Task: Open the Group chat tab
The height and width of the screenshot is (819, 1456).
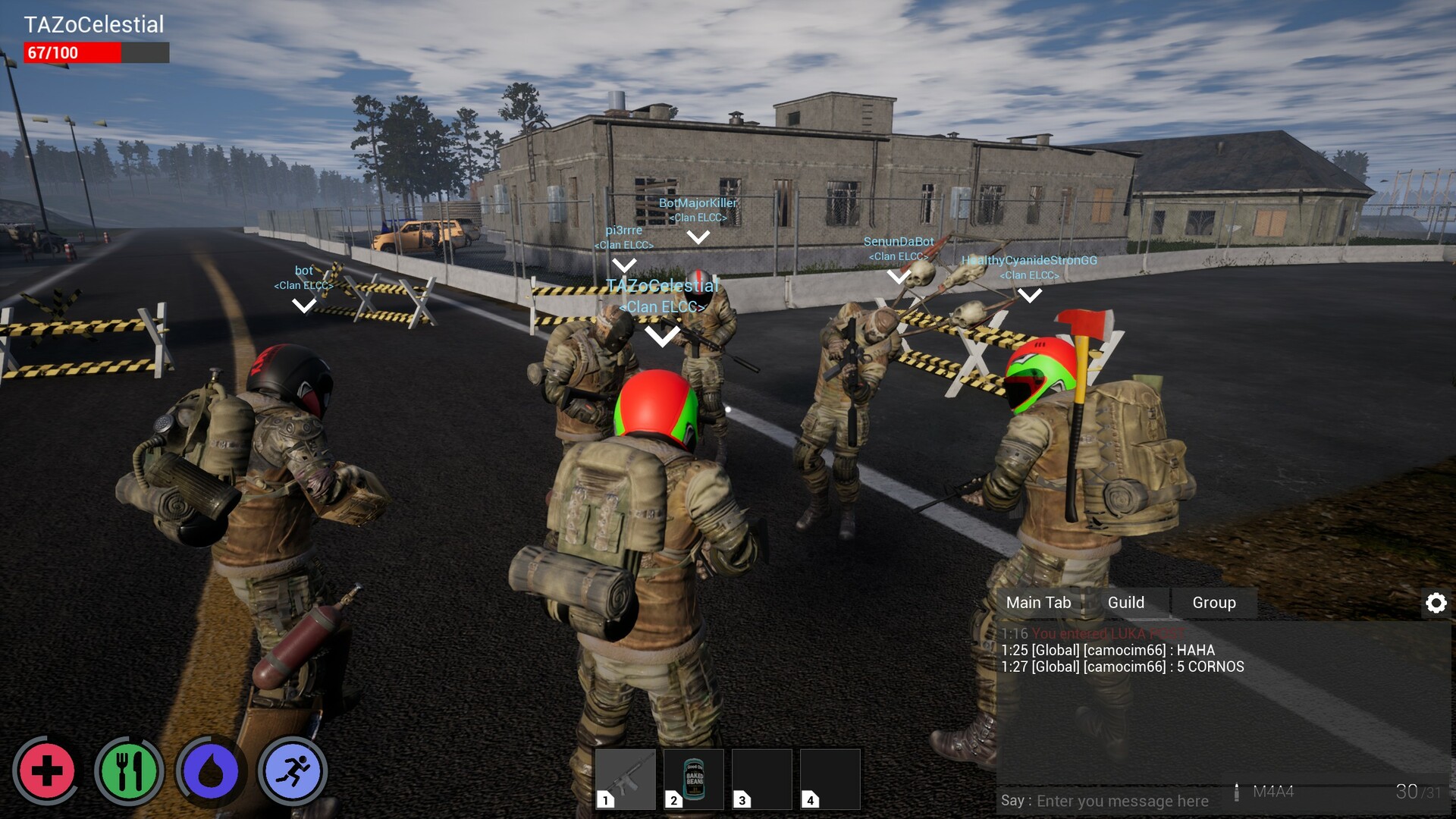Action: [1214, 602]
